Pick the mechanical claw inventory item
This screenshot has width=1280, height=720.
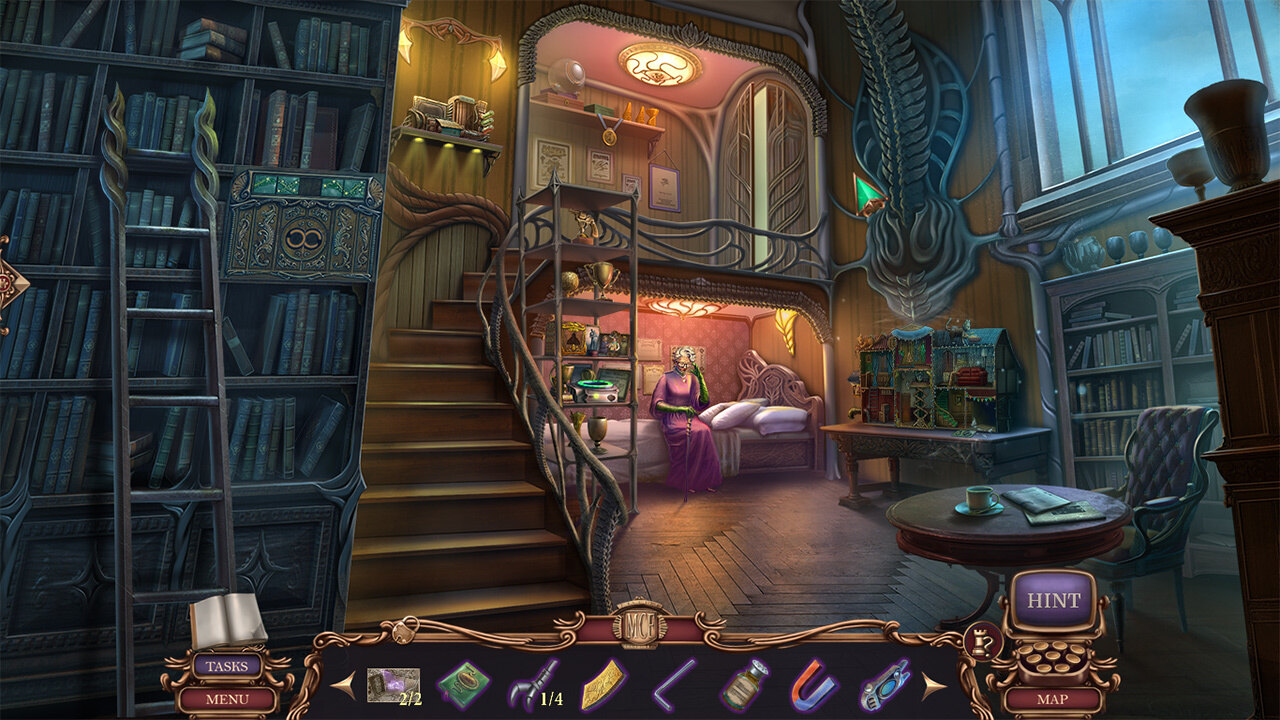click(x=534, y=686)
